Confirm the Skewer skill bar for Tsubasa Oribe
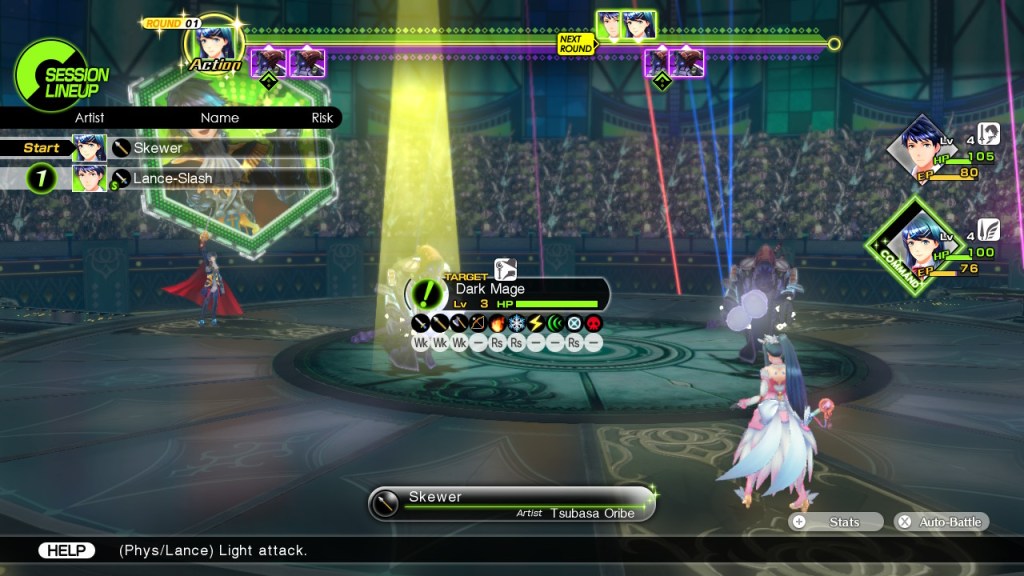The width and height of the screenshot is (1024, 576). [x=511, y=503]
